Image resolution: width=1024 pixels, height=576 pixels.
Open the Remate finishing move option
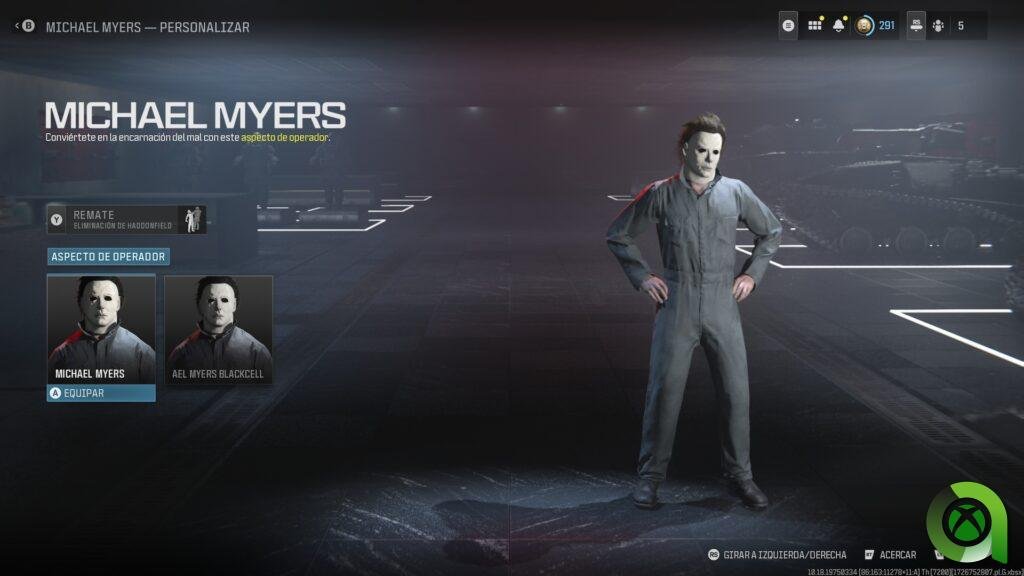point(127,219)
